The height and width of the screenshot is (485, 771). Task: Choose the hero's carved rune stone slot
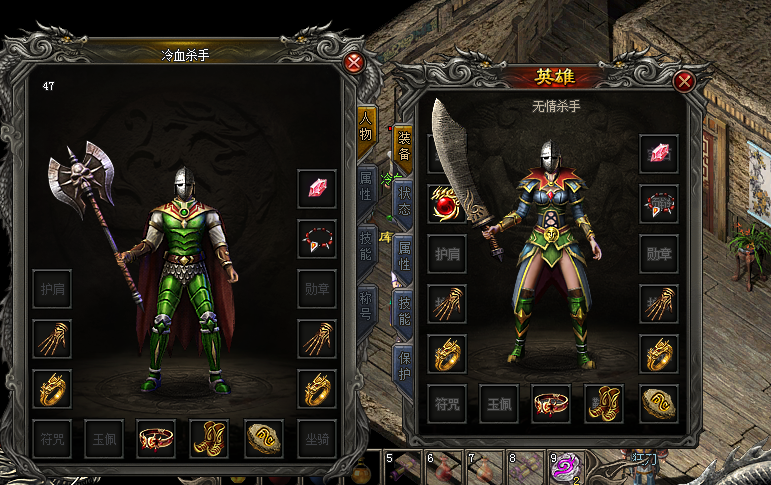point(658,403)
